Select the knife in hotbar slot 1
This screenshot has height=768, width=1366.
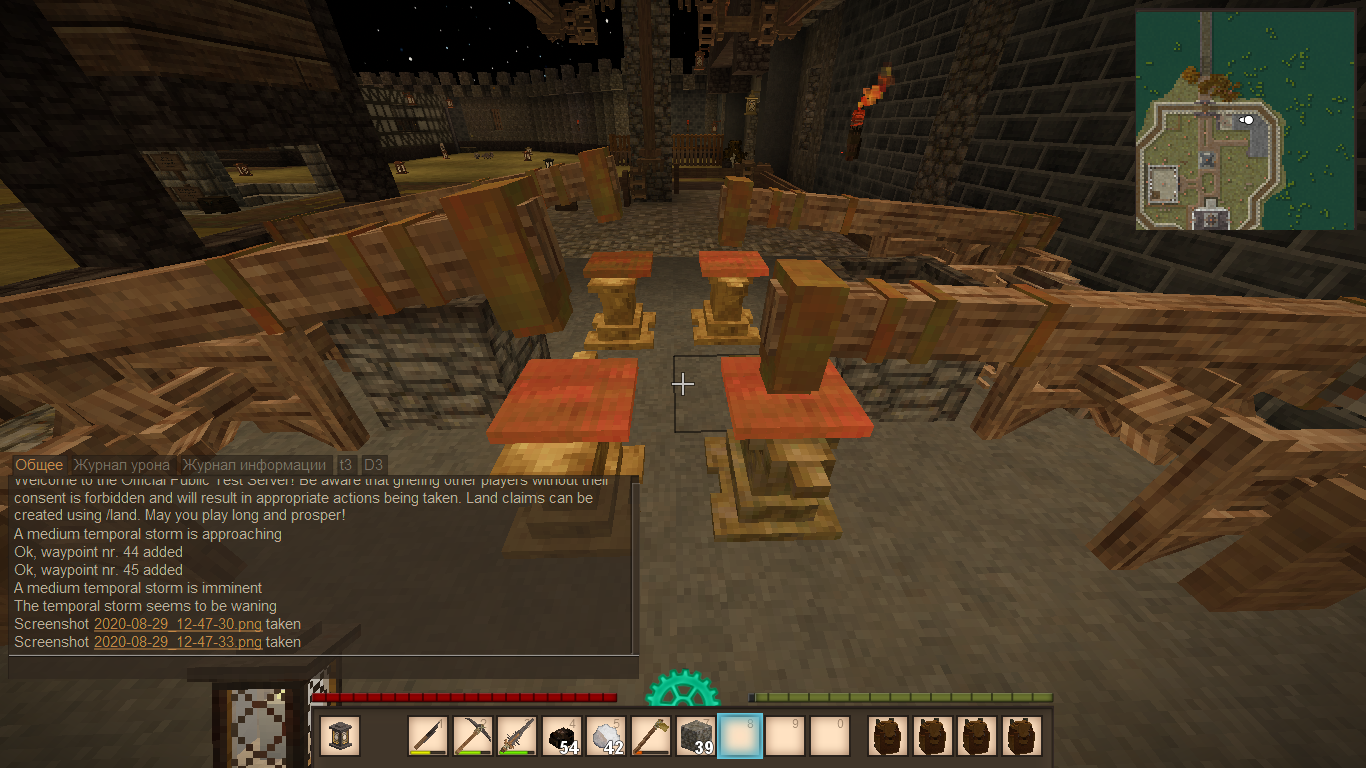point(428,737)
